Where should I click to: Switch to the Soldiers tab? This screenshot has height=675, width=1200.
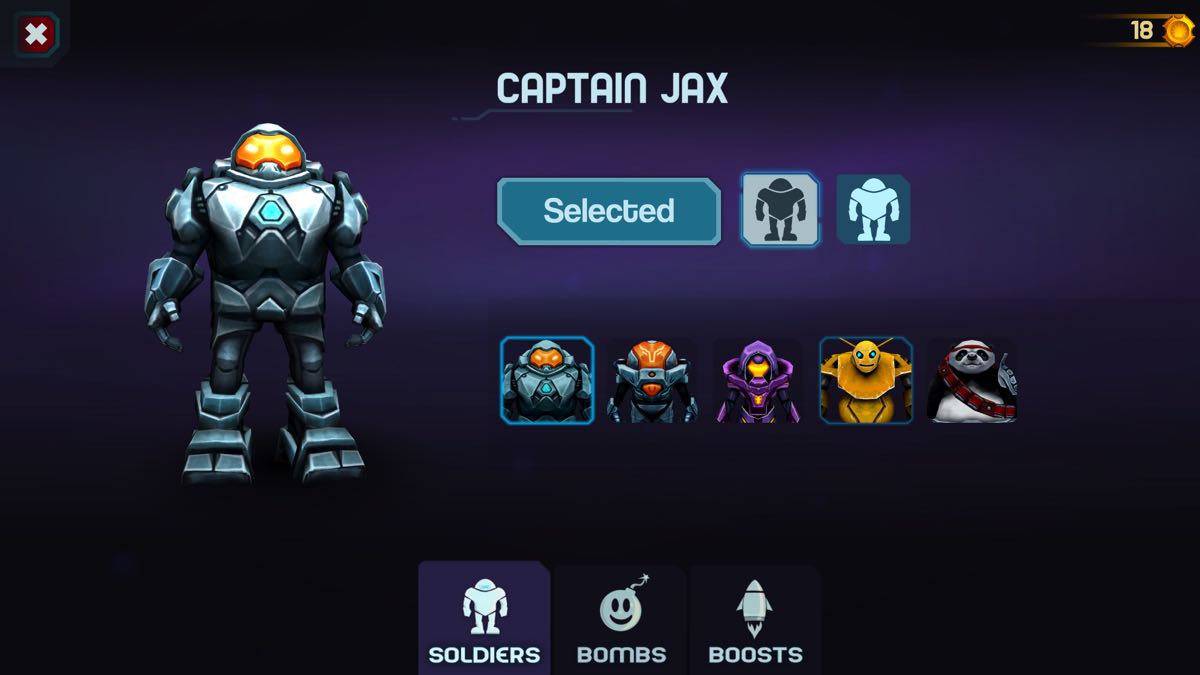[x=484, y=620]
